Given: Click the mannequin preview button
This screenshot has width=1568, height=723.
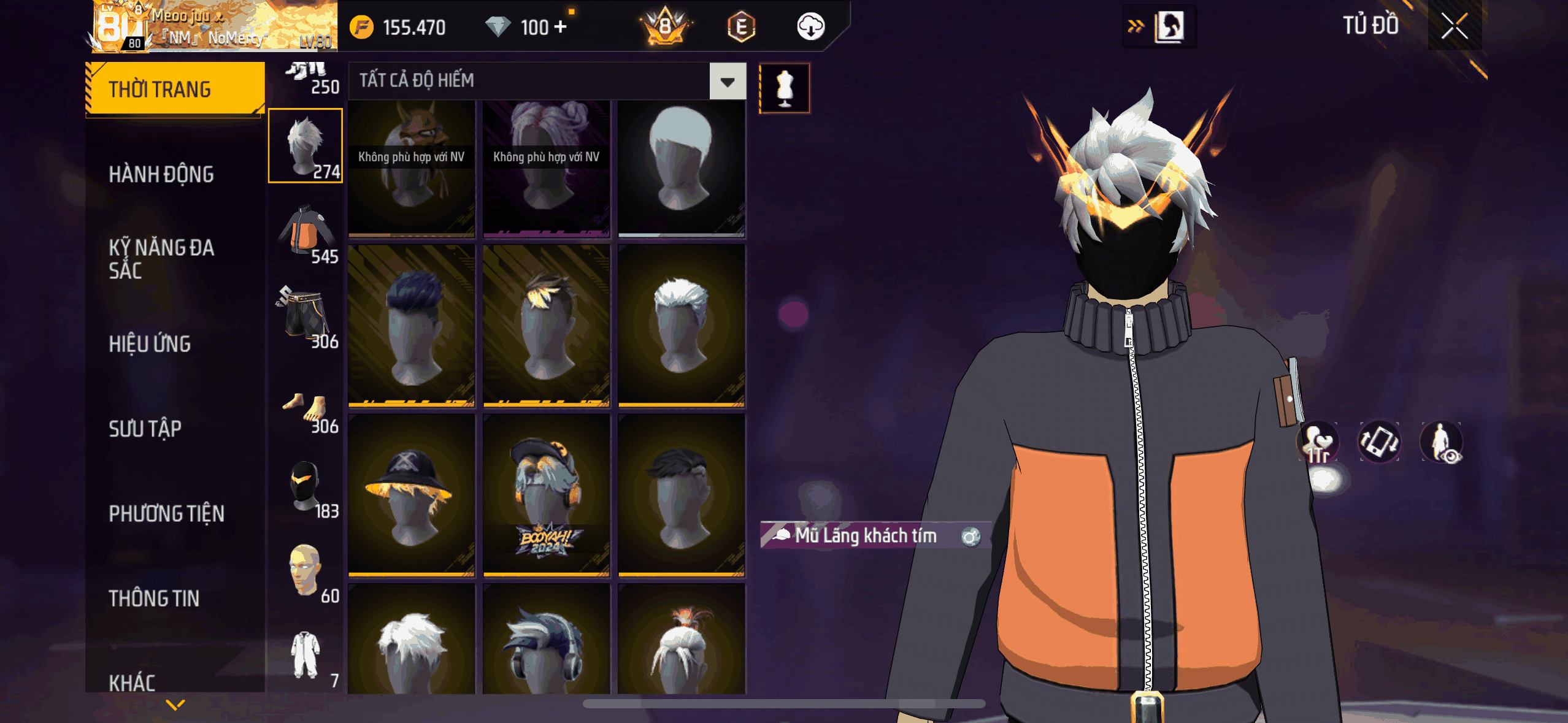Looking at the screenshot, I should (784, 88).
